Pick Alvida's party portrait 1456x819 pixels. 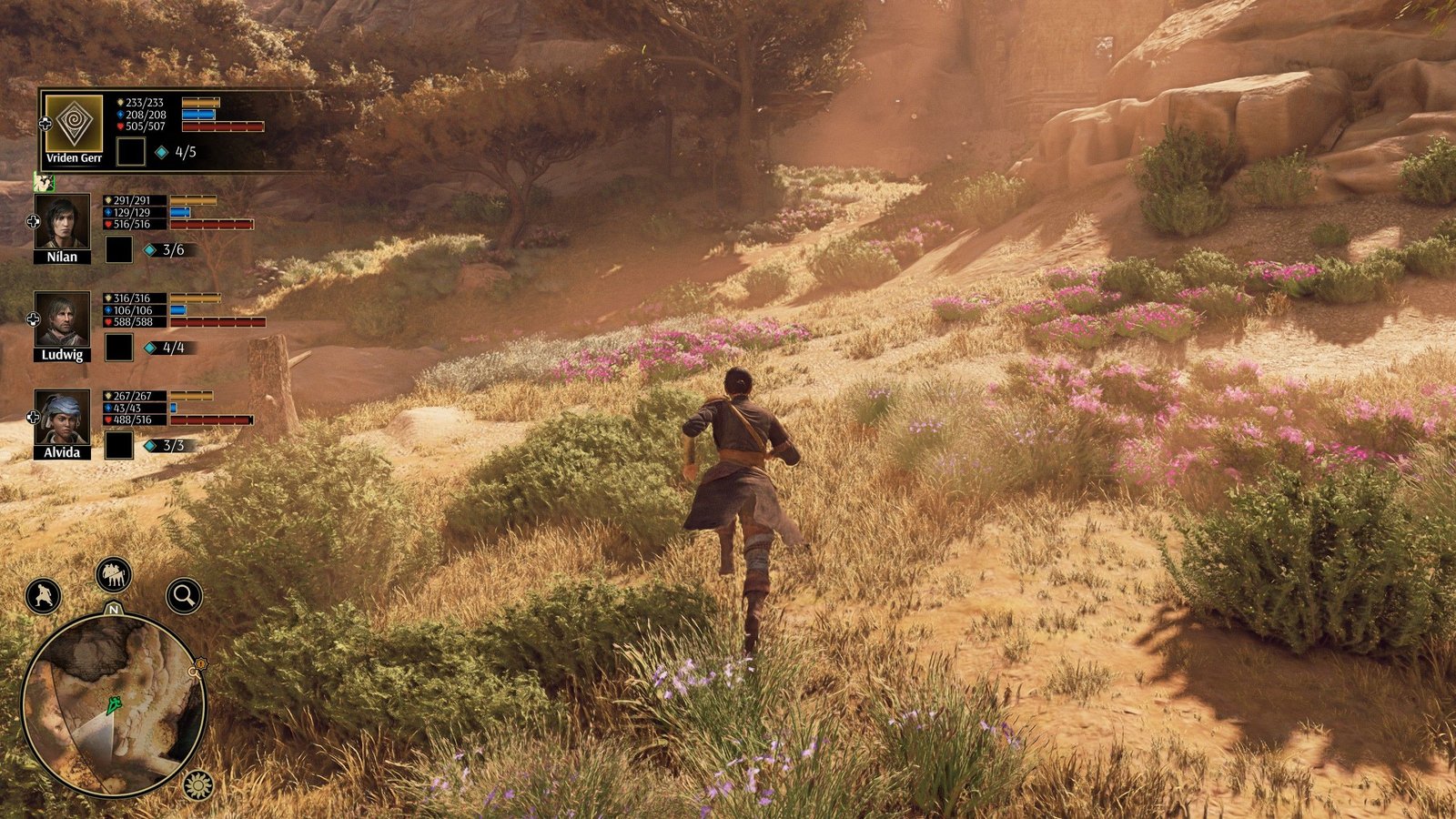62,418
